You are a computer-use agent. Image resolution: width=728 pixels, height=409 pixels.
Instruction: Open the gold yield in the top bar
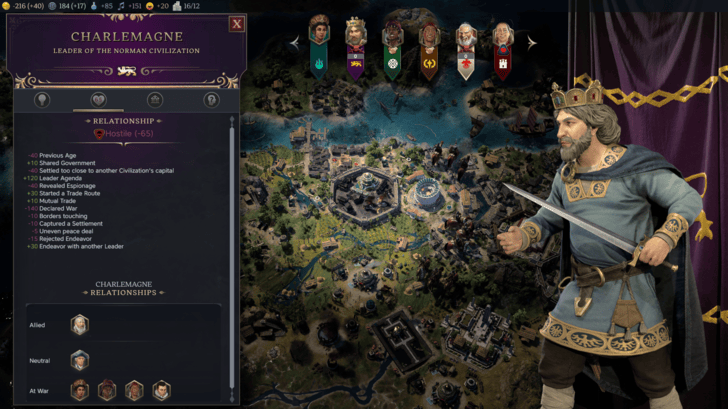click(x=6, y=6)
